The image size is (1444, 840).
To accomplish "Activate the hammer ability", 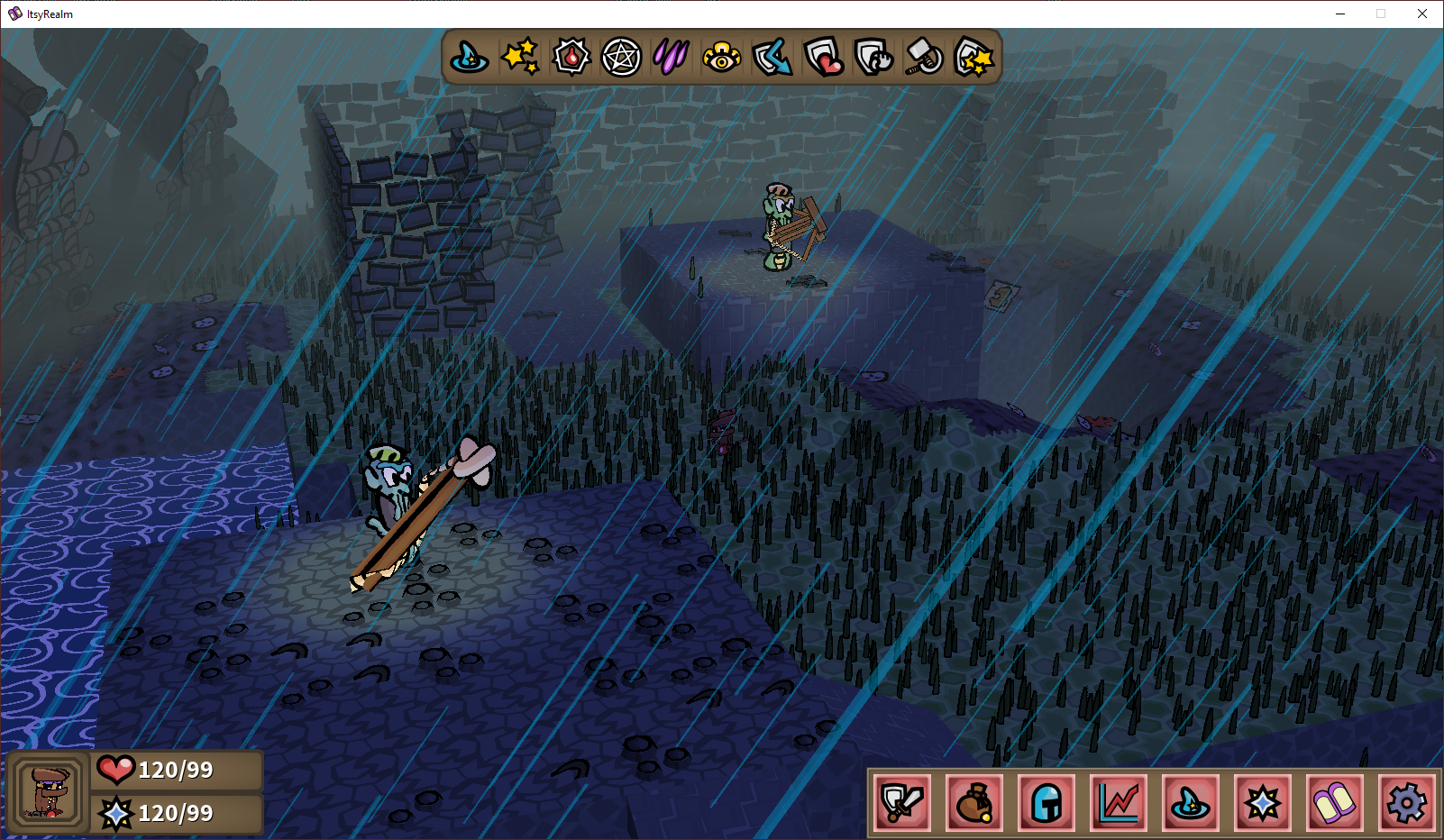I will click(x=924, y=58).
